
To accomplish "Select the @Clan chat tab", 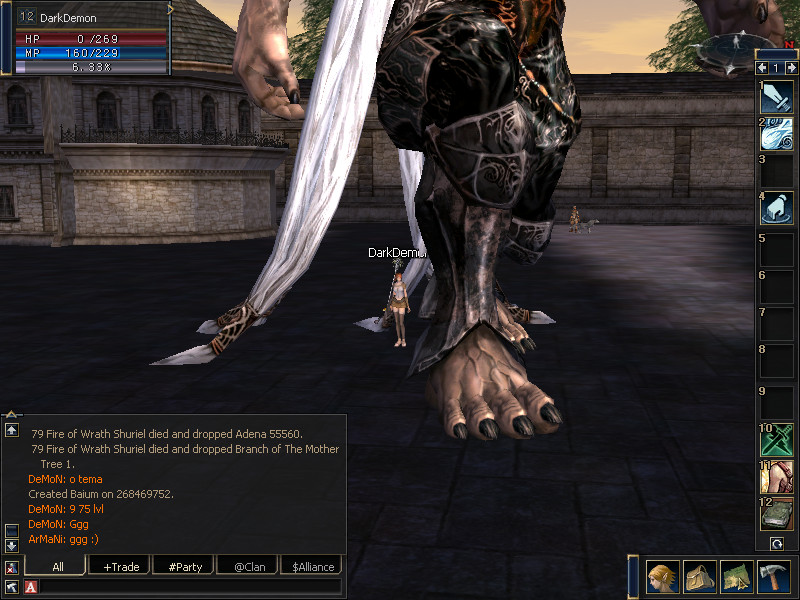I will [249, 566].
